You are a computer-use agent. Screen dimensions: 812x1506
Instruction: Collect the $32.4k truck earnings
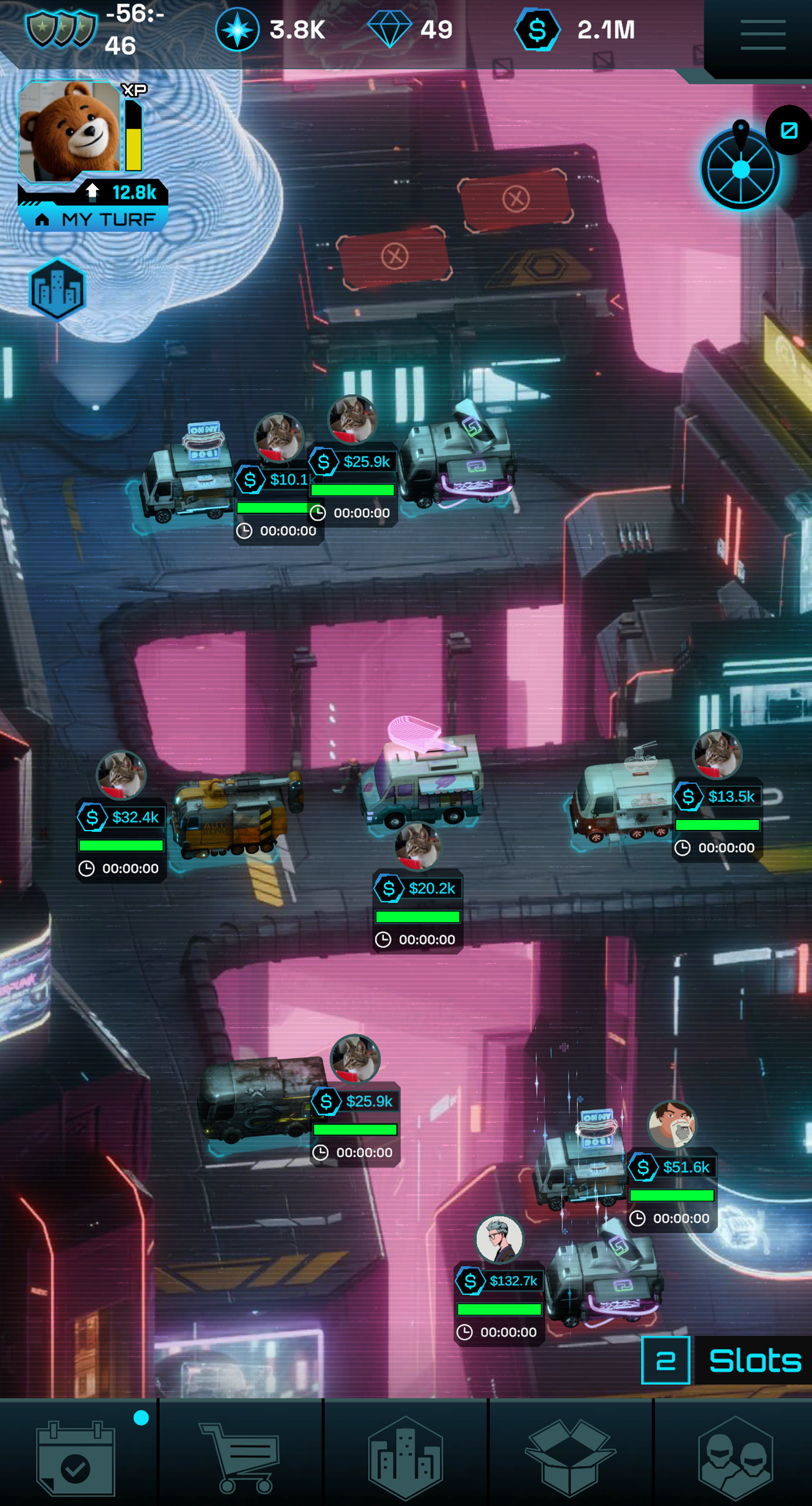point(121,817)
